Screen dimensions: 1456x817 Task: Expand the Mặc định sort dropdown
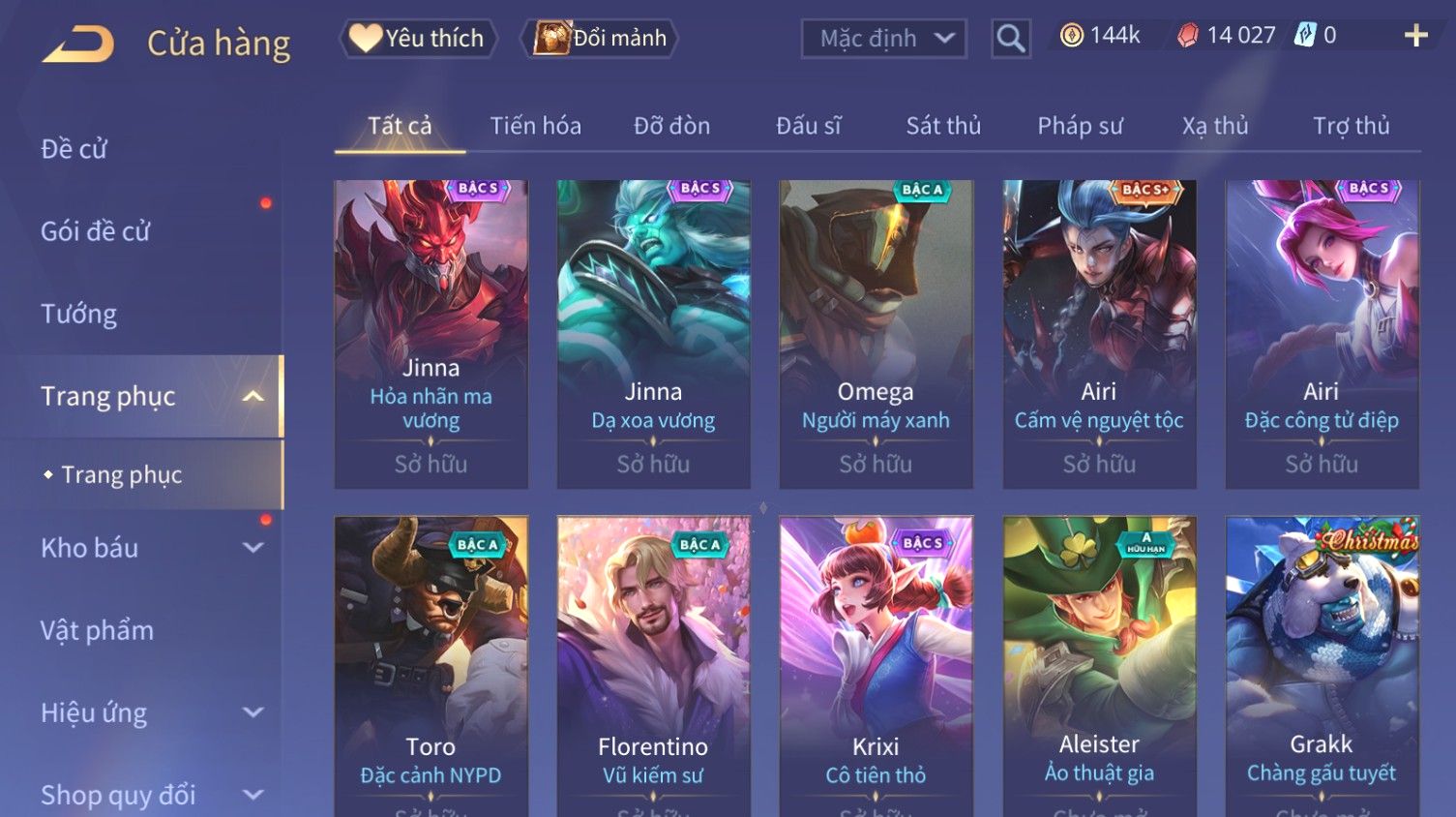pos(883,39)
